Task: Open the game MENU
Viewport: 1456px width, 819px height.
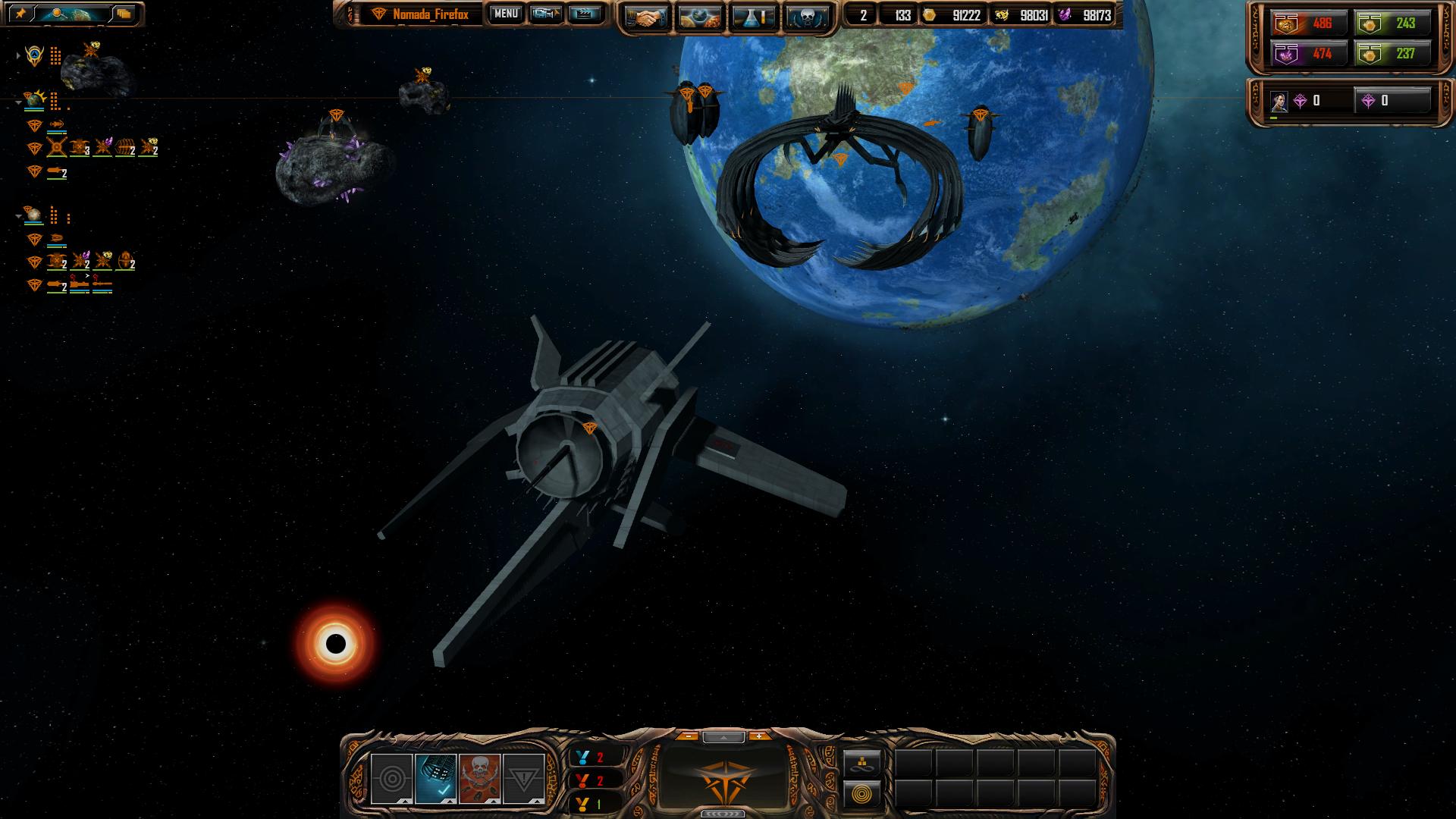Action: pyautogui.click(x=506, y=14)
